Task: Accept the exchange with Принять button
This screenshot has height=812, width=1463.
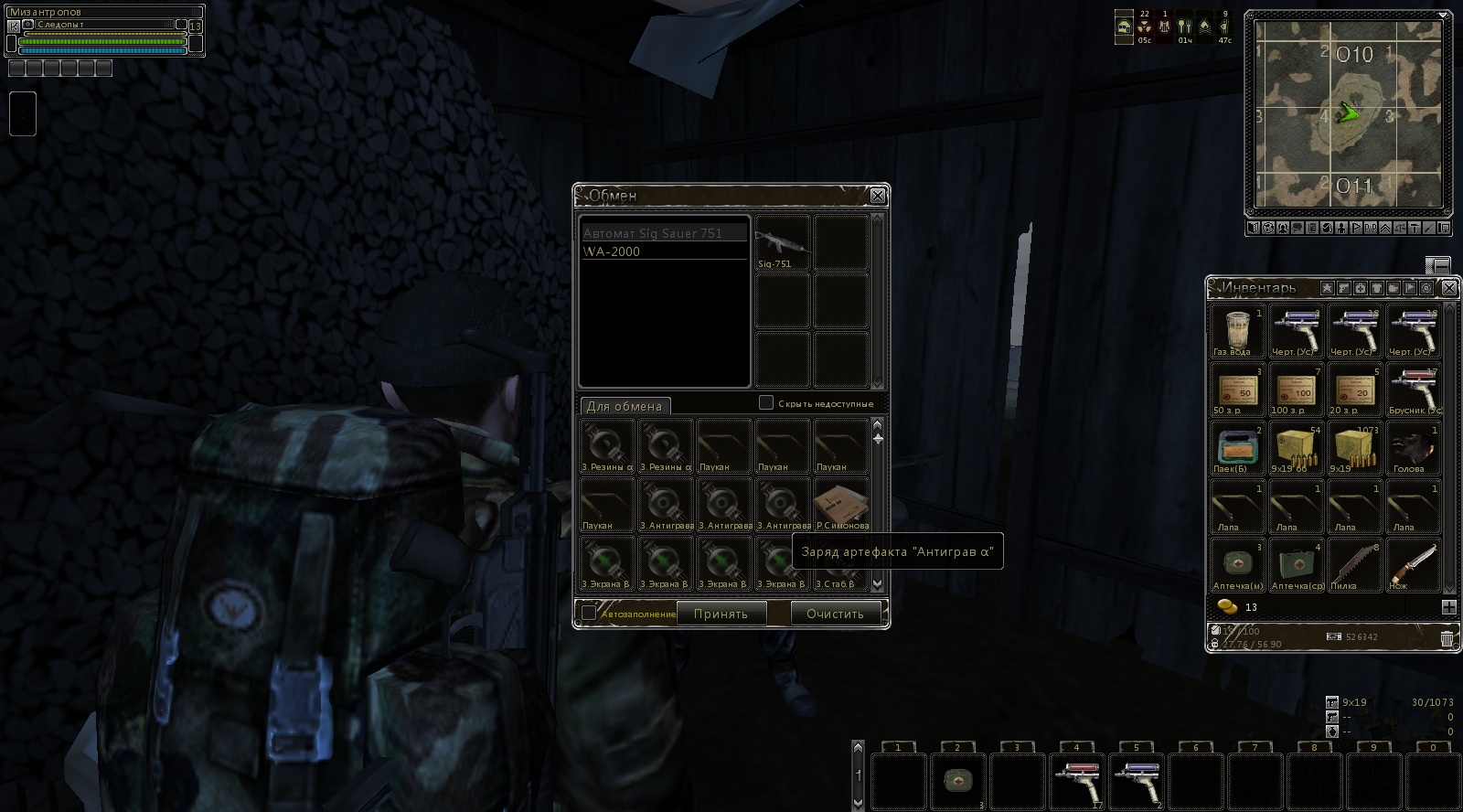Action: click(x=721, y=614)
